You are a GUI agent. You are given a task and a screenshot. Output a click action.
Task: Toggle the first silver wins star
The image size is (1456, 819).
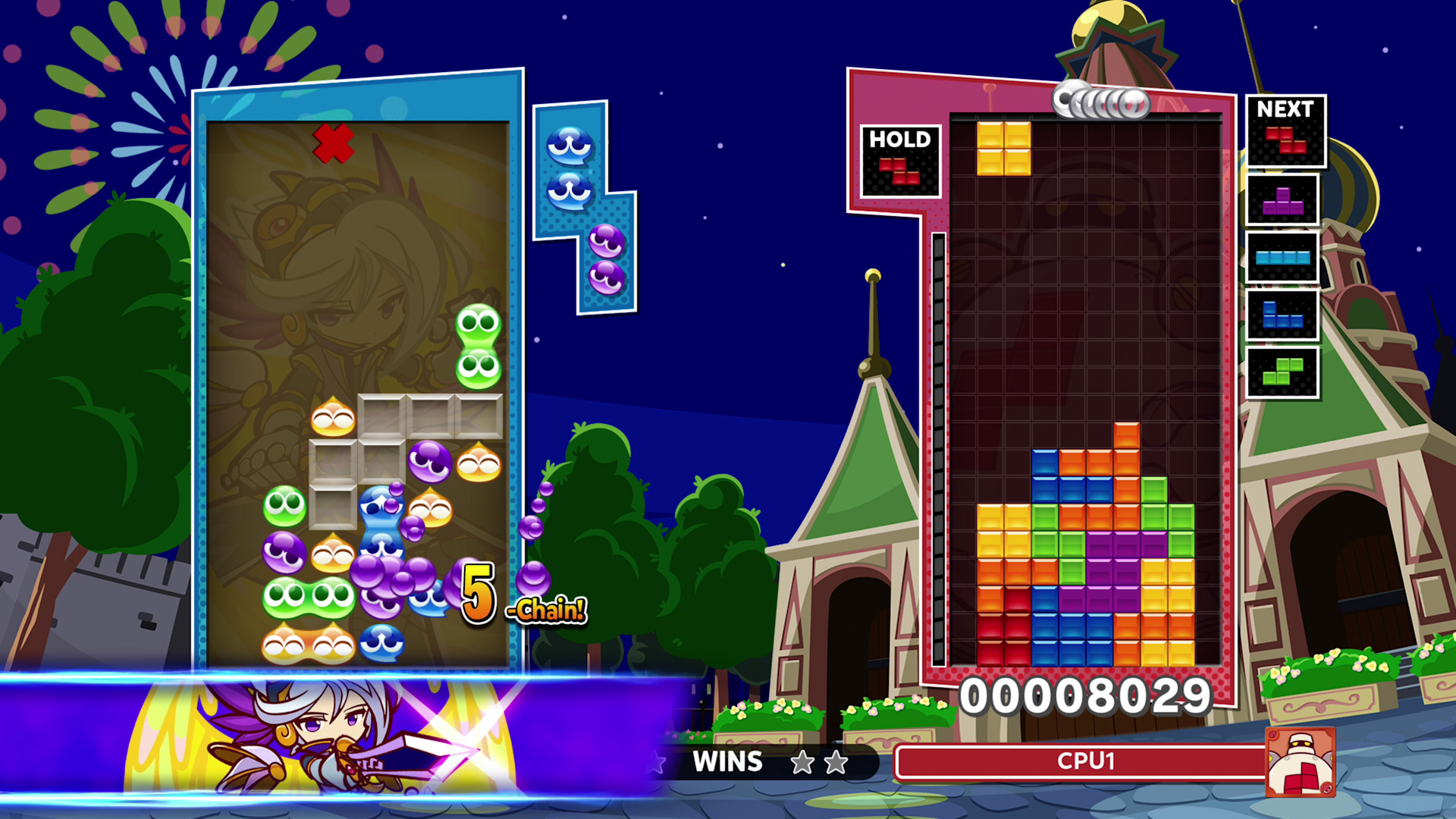[802, 764]
